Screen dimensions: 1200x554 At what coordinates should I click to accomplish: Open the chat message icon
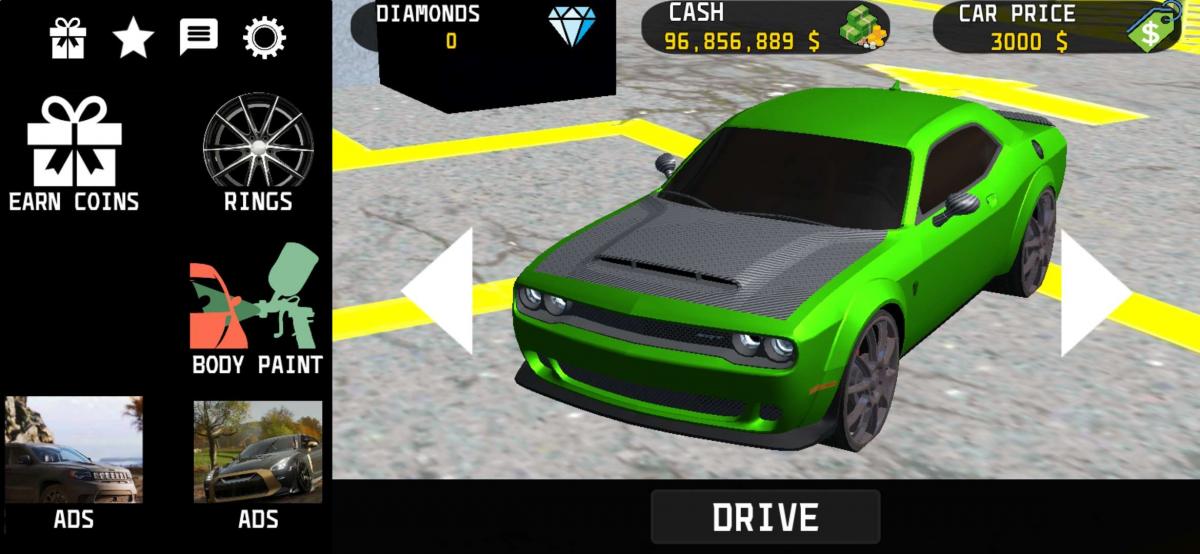click(x=198, y=38)
